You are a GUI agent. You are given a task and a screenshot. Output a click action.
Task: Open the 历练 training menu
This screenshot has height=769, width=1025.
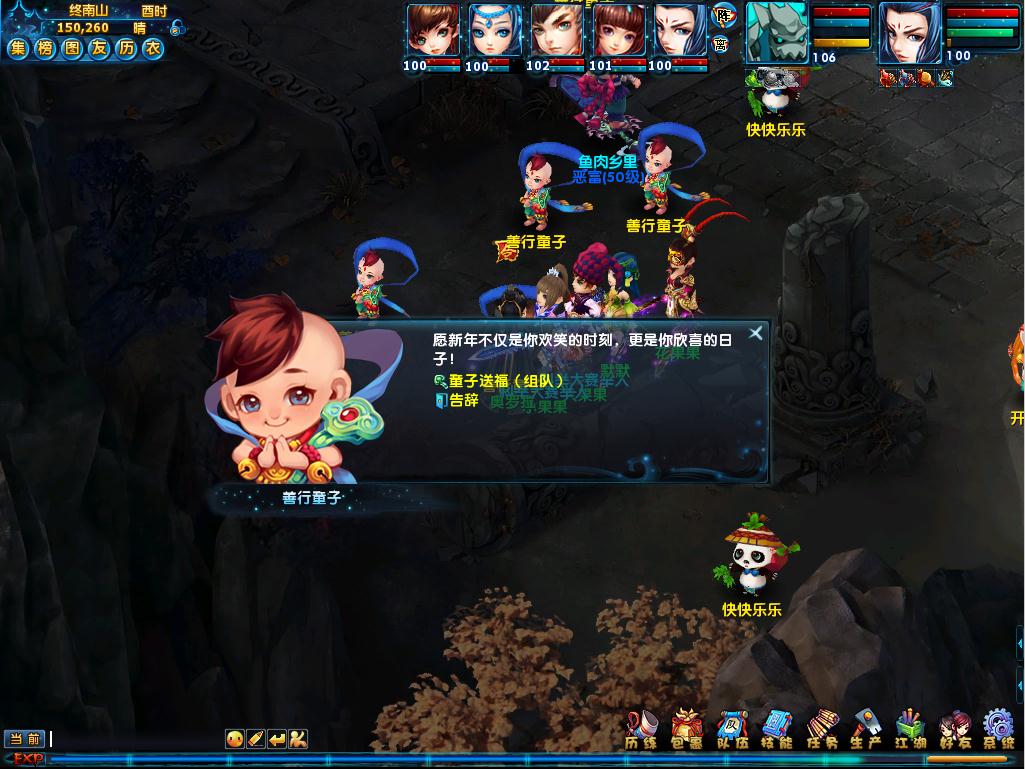click(642, 730)
